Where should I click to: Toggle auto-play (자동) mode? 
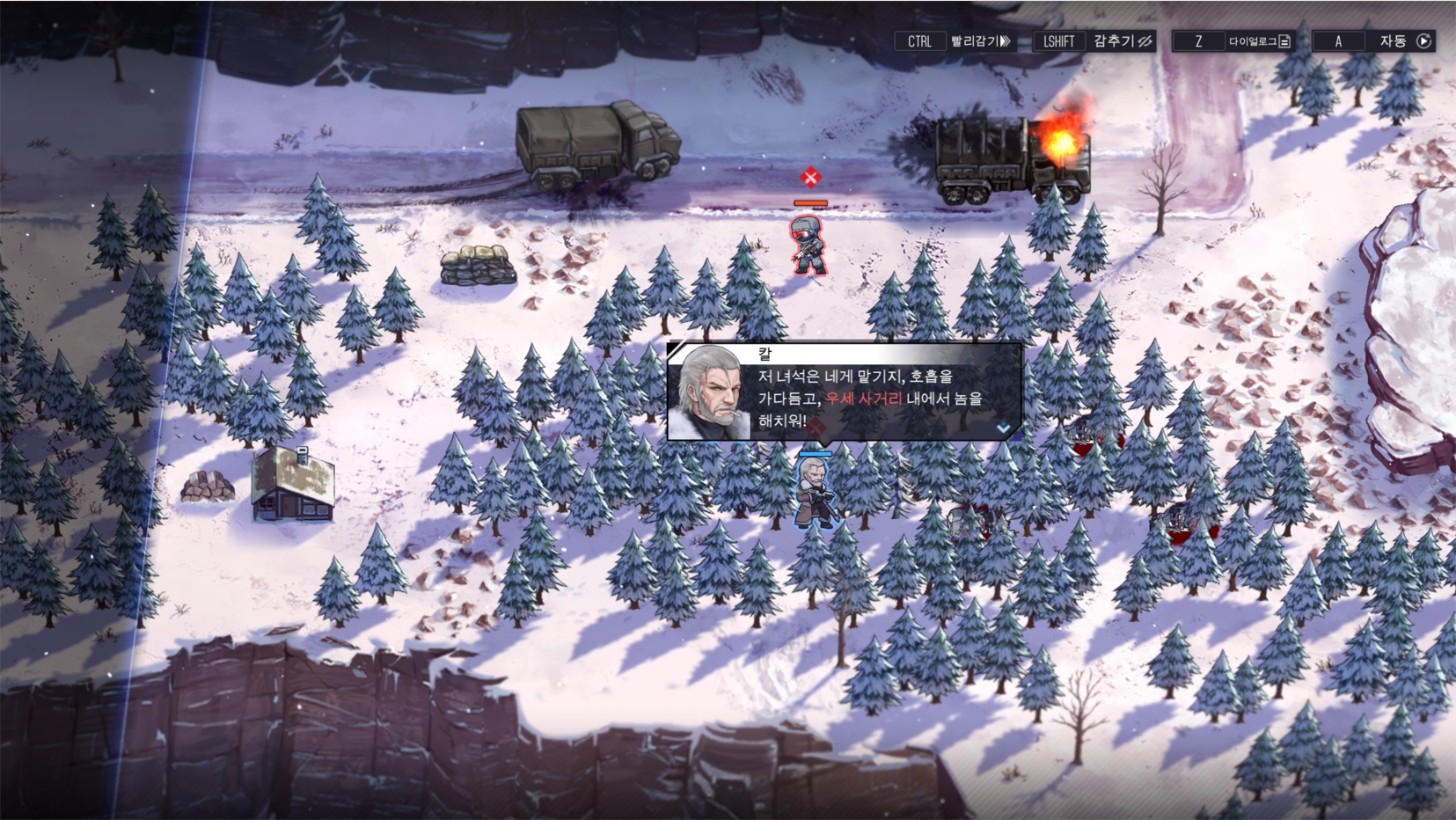pyautogui.click(x=1403, y=41)
